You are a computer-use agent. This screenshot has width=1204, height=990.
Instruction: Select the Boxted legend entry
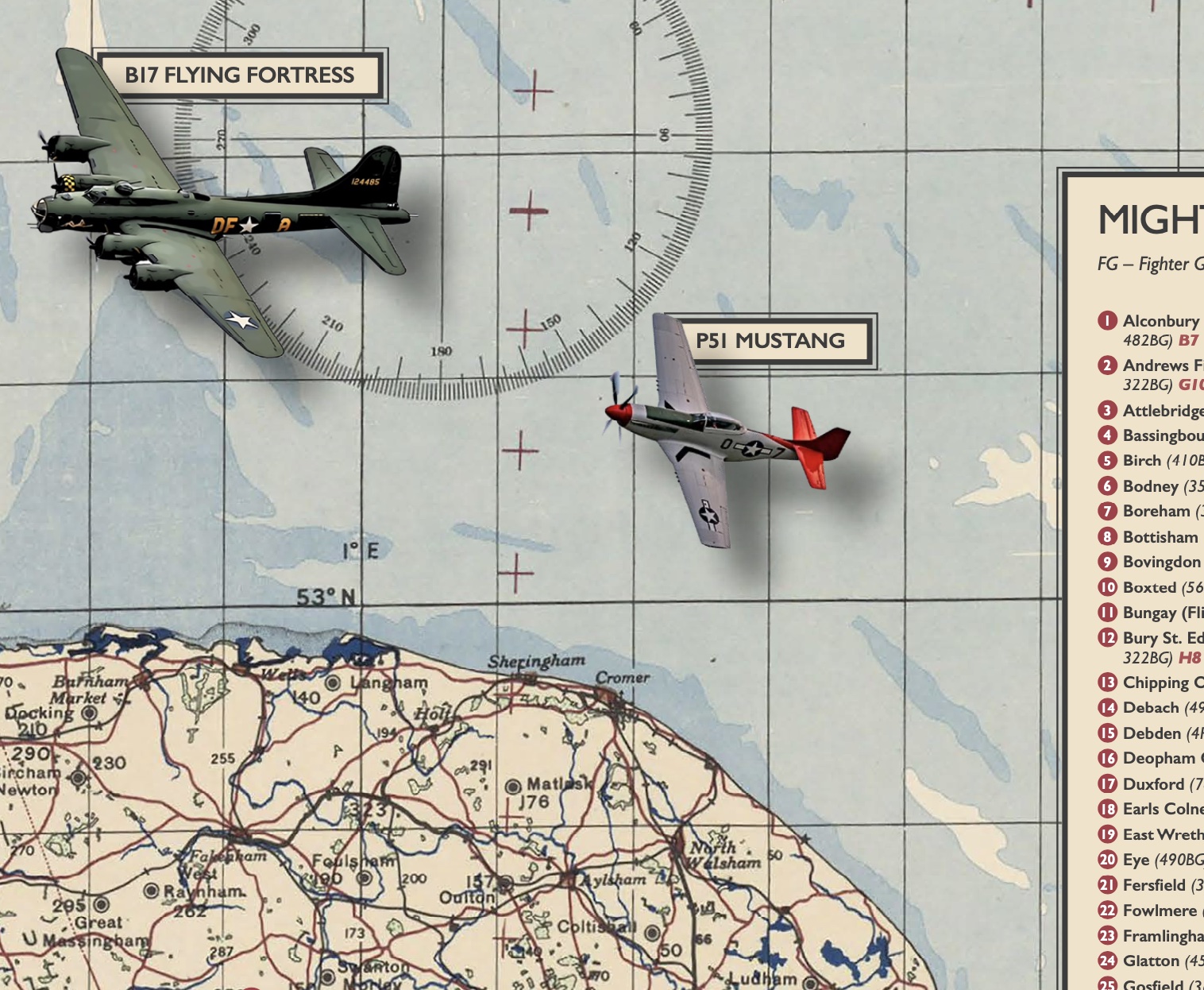click(1149, 587)
